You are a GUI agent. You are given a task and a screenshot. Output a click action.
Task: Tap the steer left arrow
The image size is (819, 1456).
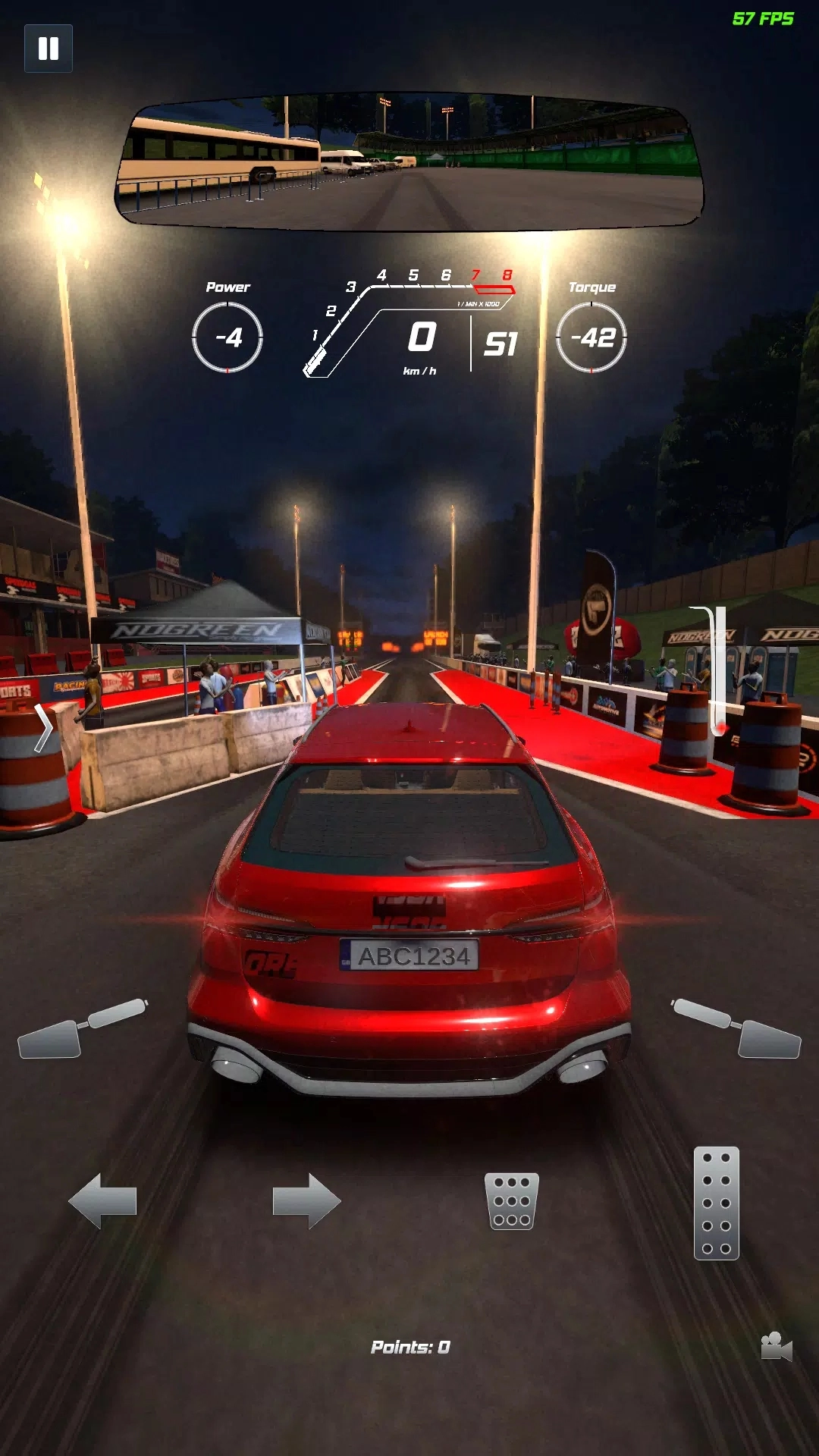tap(102, 1200)
